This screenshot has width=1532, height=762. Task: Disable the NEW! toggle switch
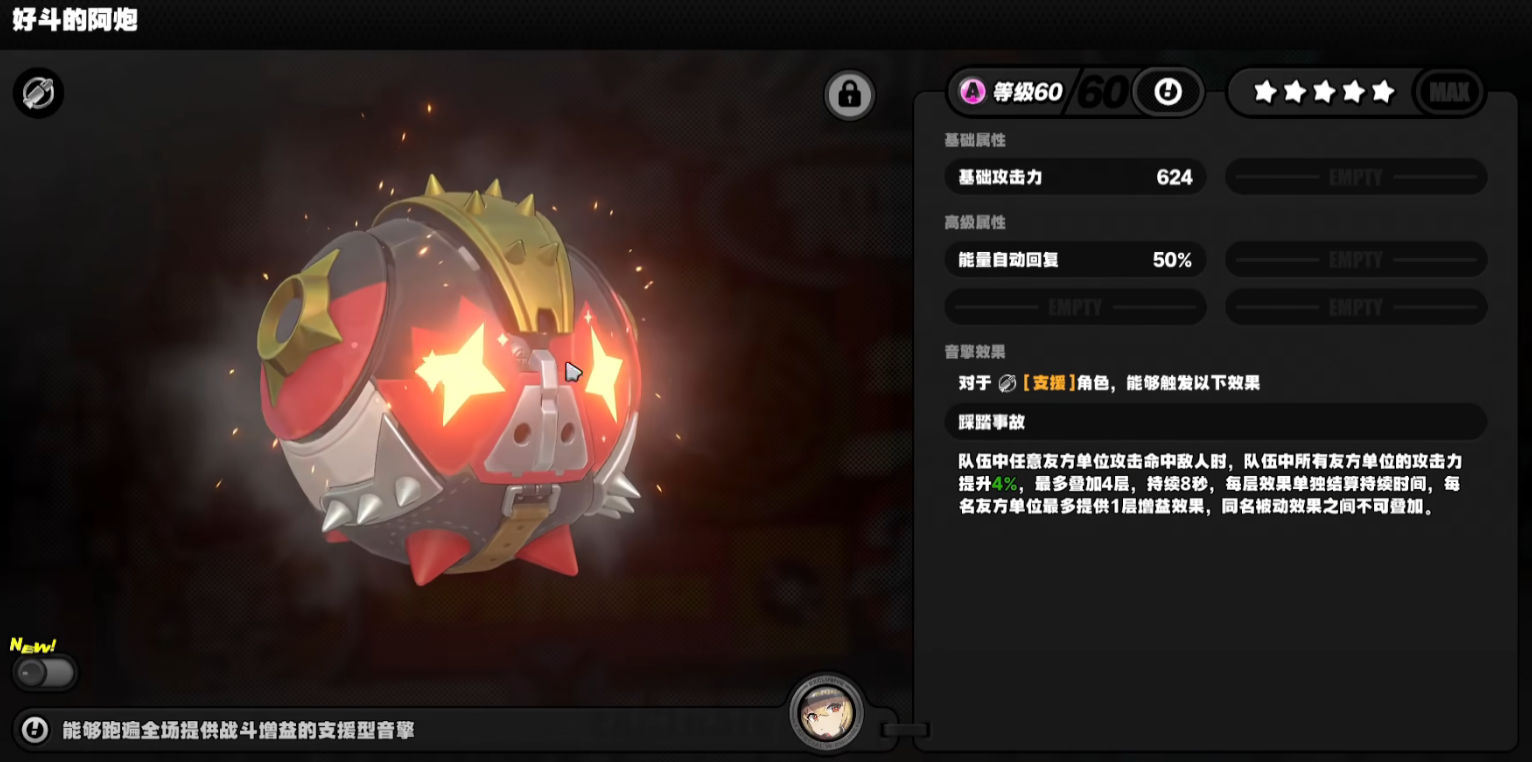point(46,674)
